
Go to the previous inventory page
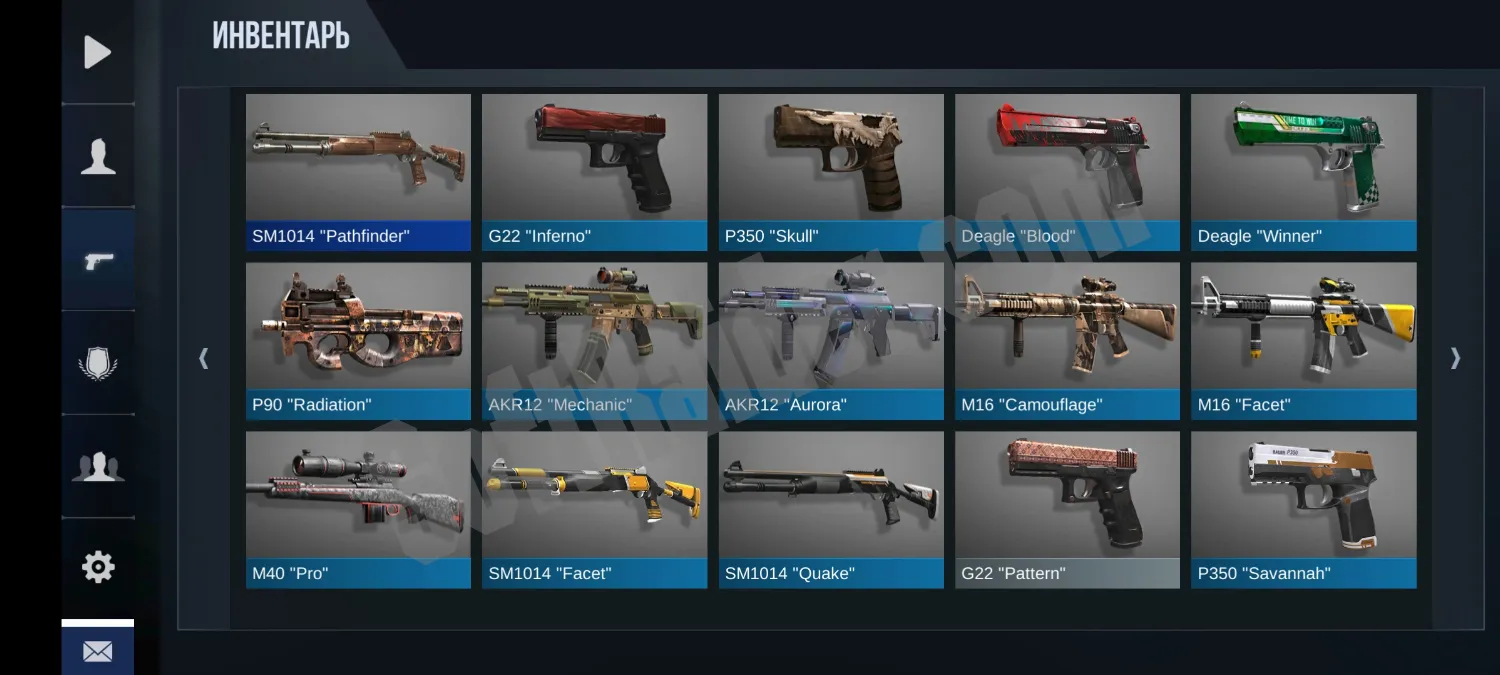[x=204, y=358]
